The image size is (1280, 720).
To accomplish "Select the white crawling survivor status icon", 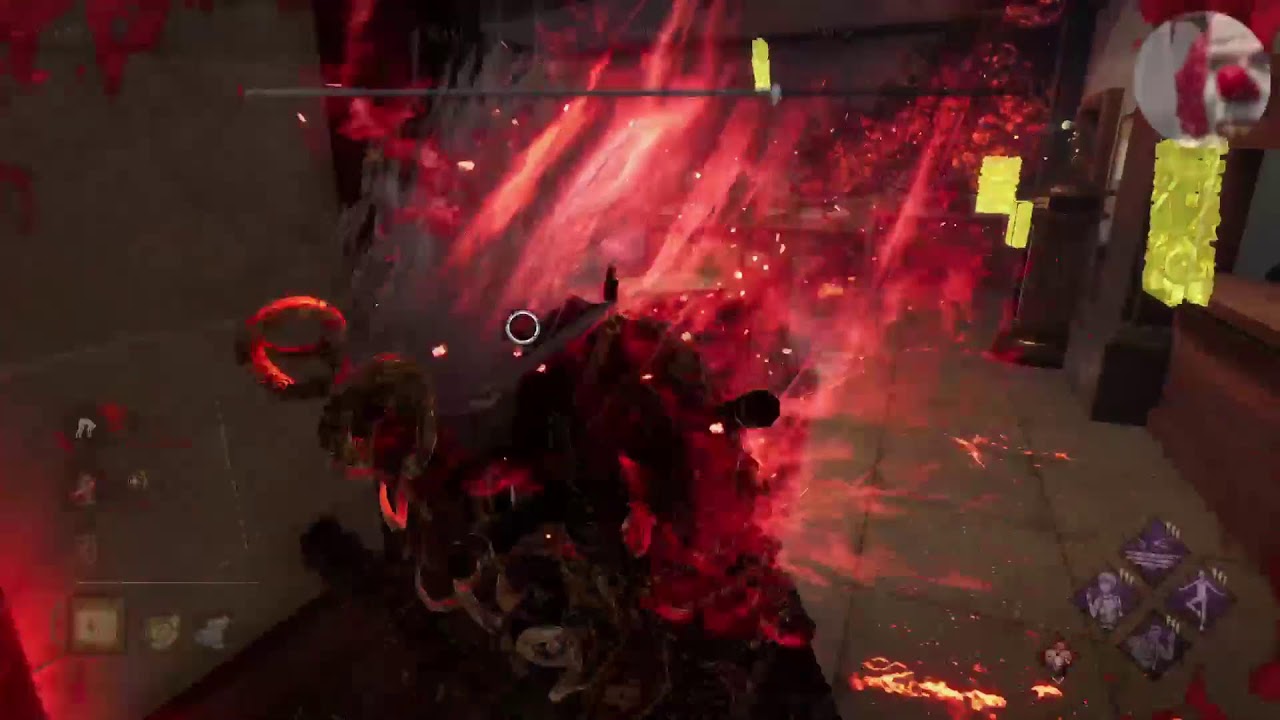I will (x=86, y=428).
